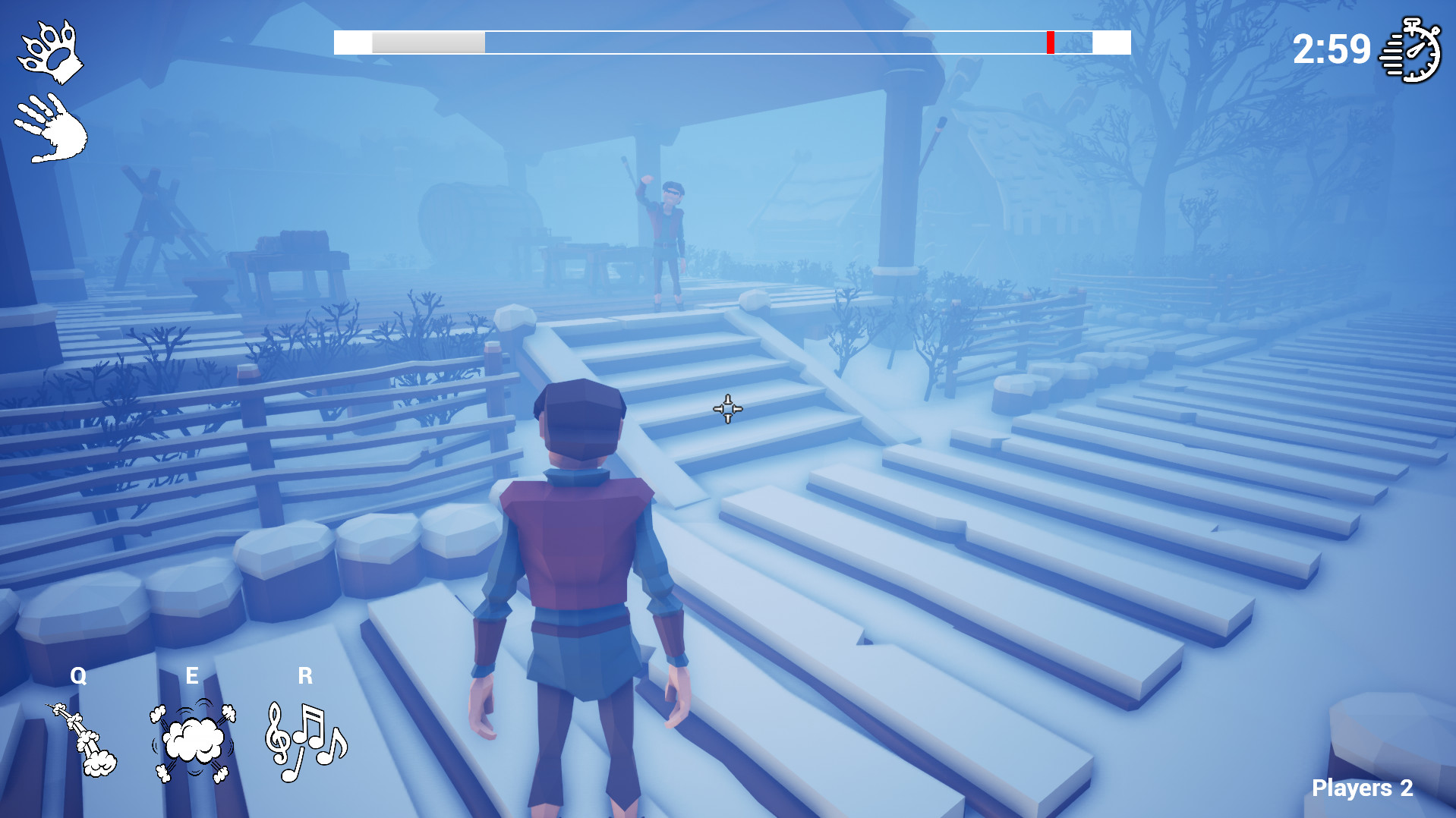Viewport: 1456px width, 818px height.
Task: Activate the musical notes ability
Action: click(x=305, y=741)
